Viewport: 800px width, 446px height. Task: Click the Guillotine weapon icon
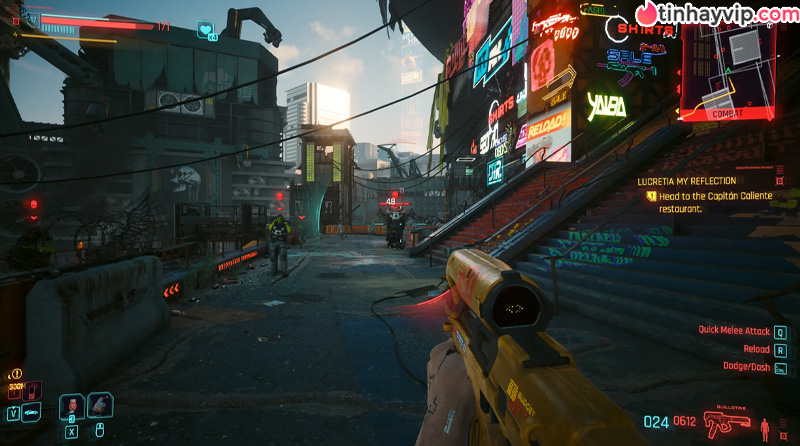727,424
